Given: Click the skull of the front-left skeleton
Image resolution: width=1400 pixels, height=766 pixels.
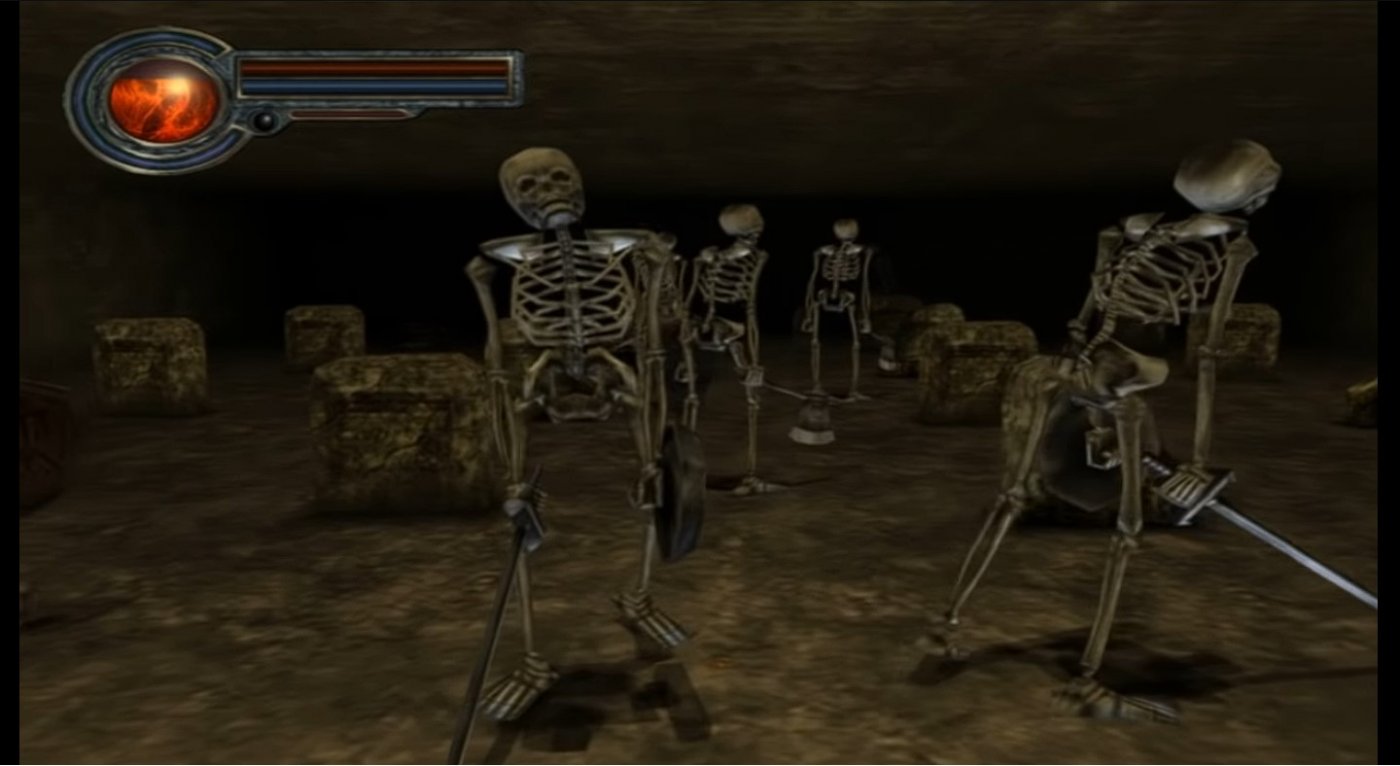Looking at the screenshot, I should pyautogui.click(x=542, y=185).
